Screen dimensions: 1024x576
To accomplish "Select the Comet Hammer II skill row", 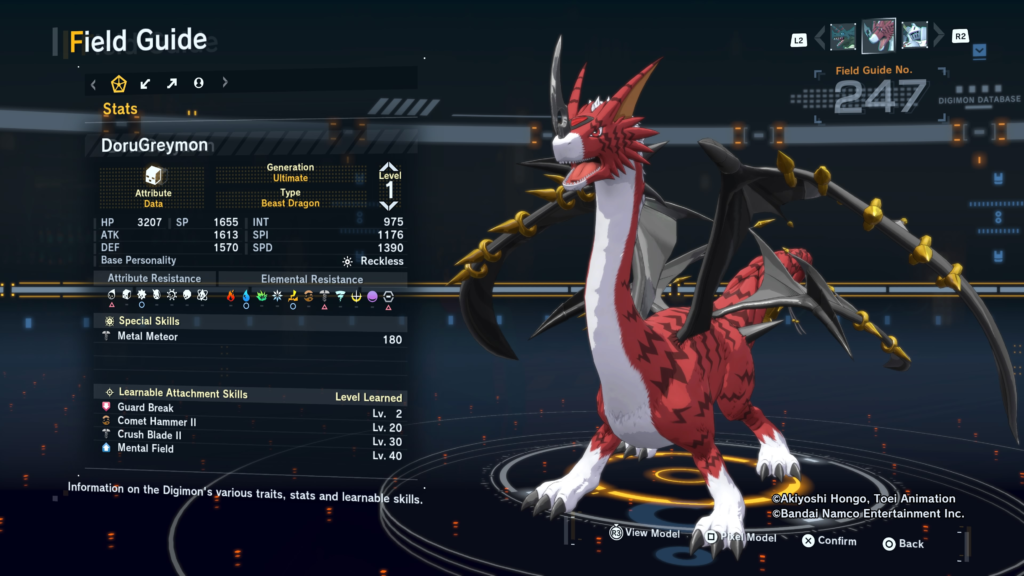I will pyautogui.click(x=252, y=422).
